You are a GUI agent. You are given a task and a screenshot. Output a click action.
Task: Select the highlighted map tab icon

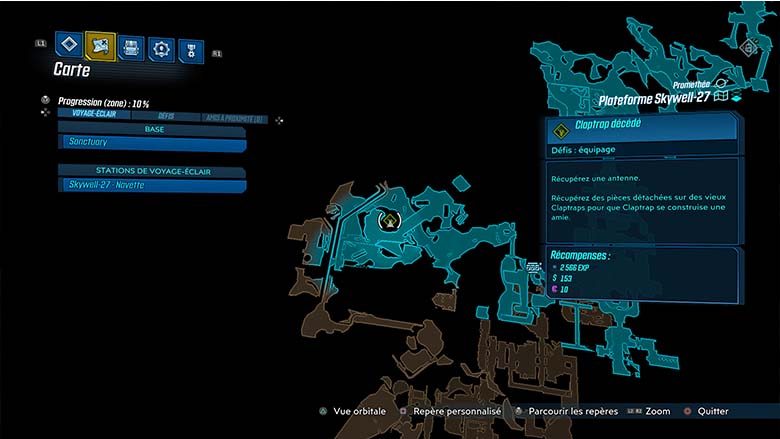coord(100,45)
